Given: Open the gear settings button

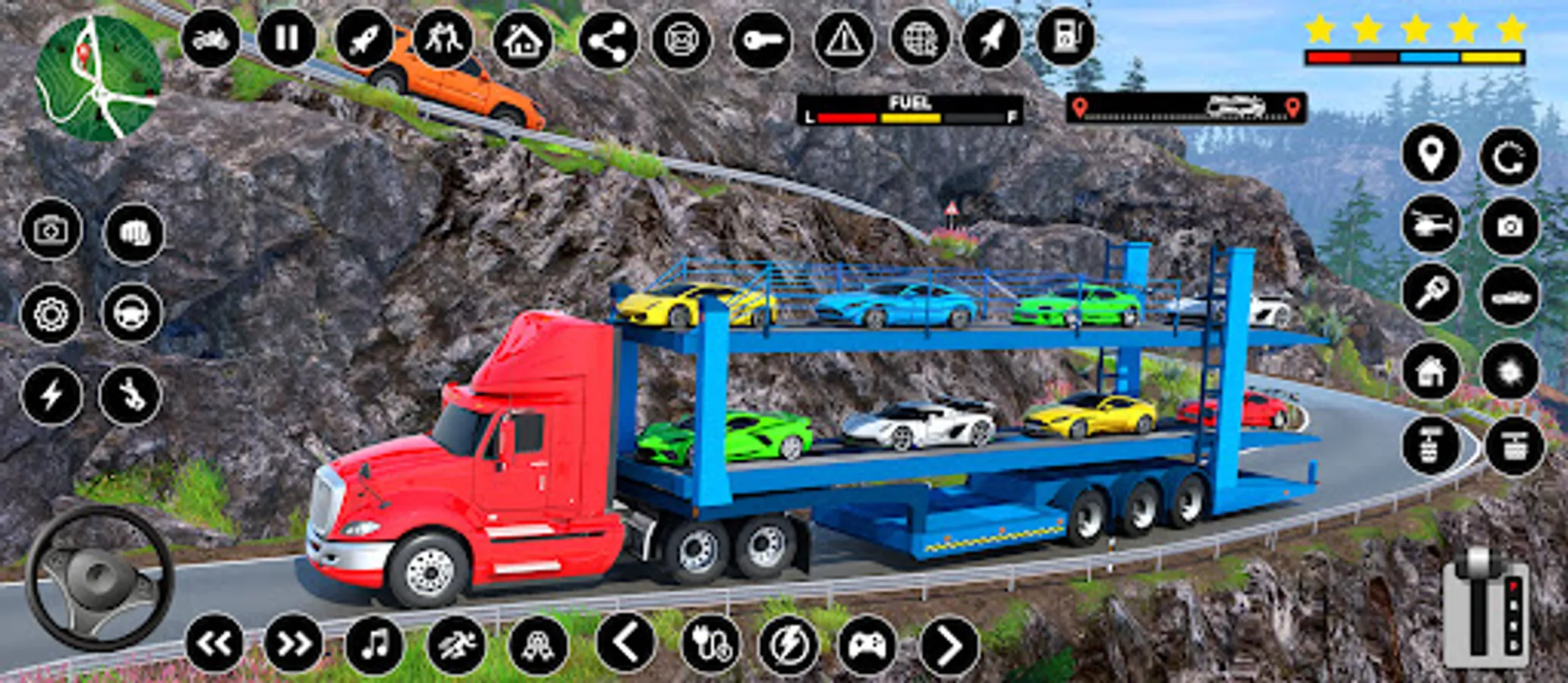Looking at the screenshot, I should coord(51,314).
